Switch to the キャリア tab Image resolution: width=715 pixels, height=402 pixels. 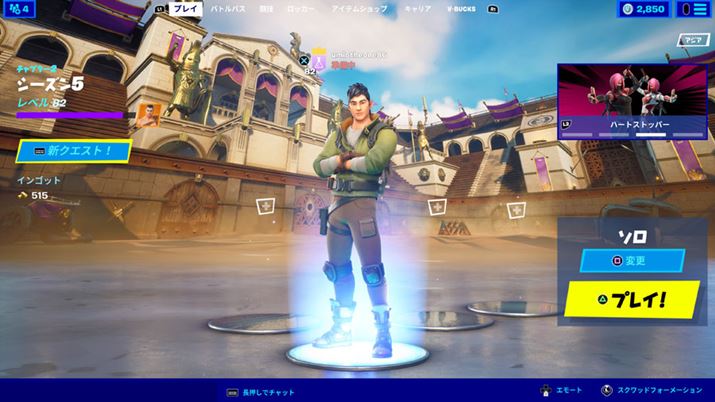tap(417, 8)
